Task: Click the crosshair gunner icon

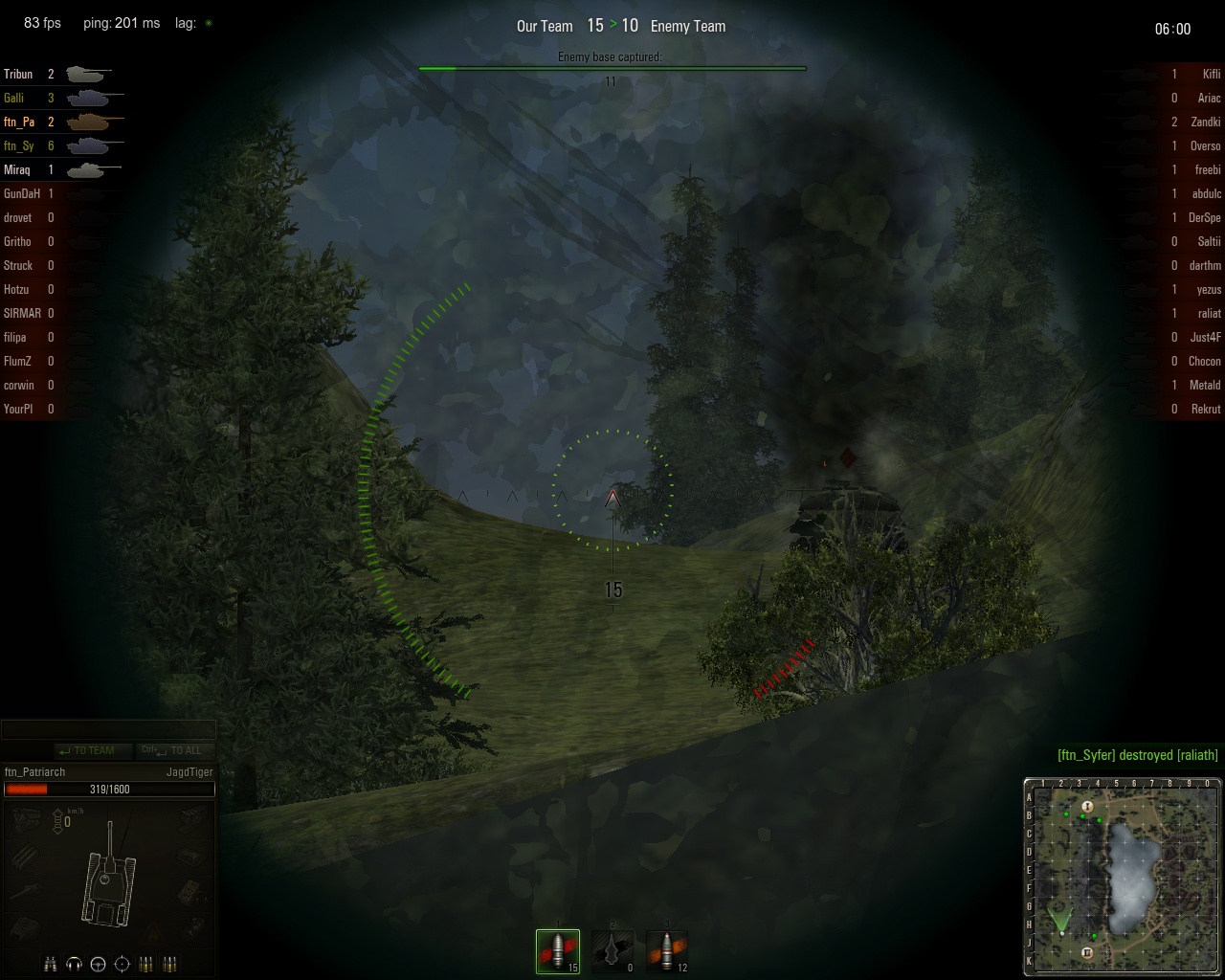Action: pyautogui.click(x=122, y=964)
